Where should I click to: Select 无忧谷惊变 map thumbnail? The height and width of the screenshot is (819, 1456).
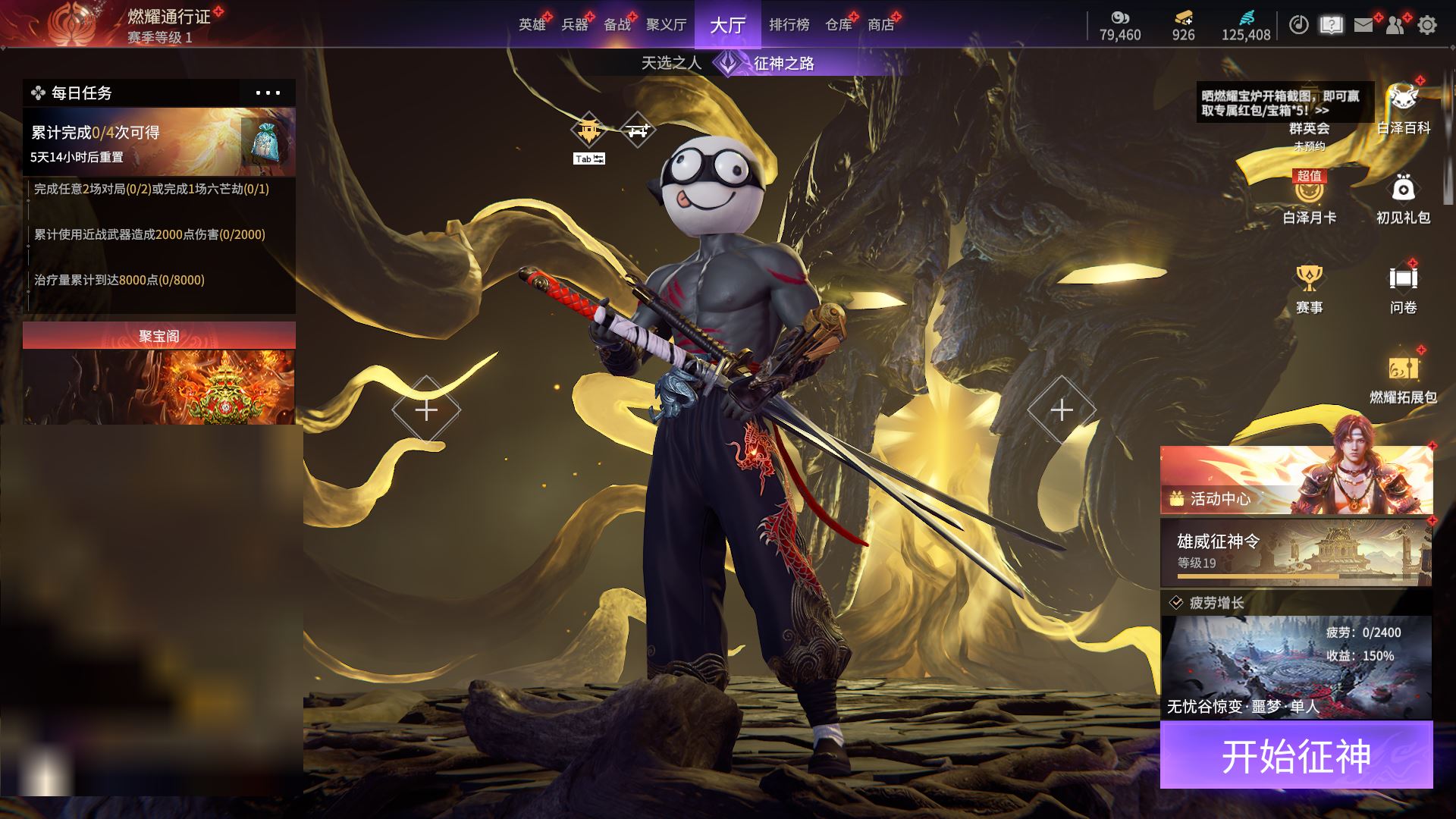pyautogui.click(x=1296, y=667)
